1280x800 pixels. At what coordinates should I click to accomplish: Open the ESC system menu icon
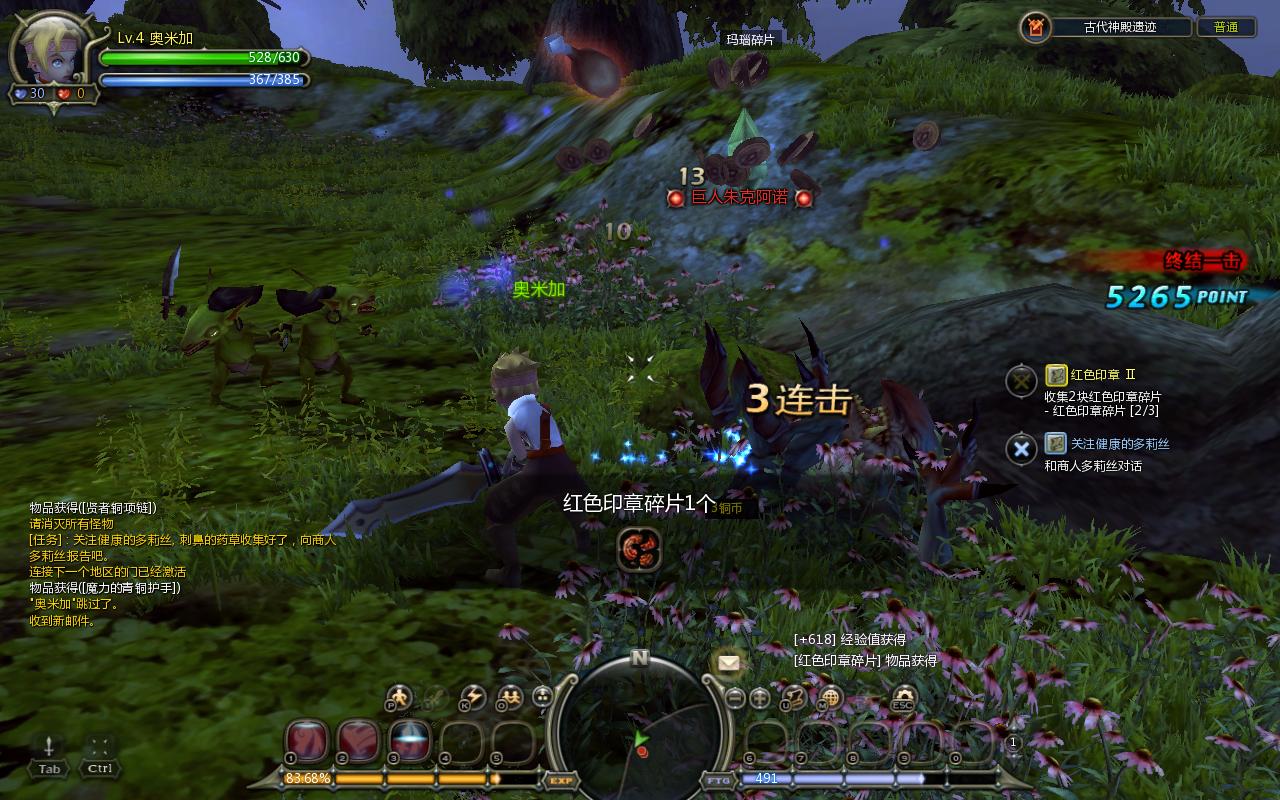tap(904, 697)
